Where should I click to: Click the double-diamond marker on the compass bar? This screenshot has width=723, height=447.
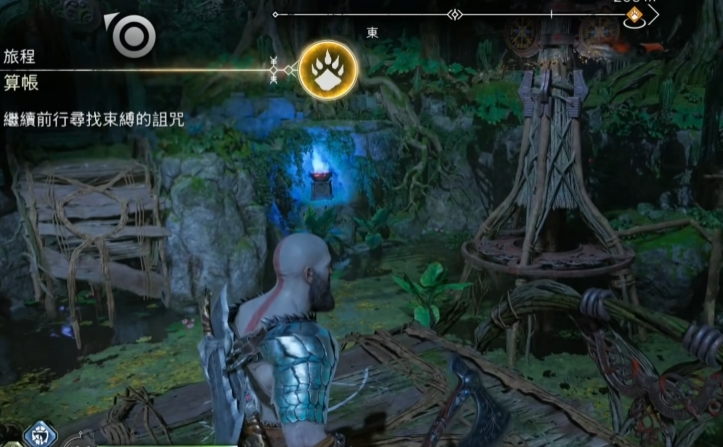pyautogui.click(x=454, y=15)
